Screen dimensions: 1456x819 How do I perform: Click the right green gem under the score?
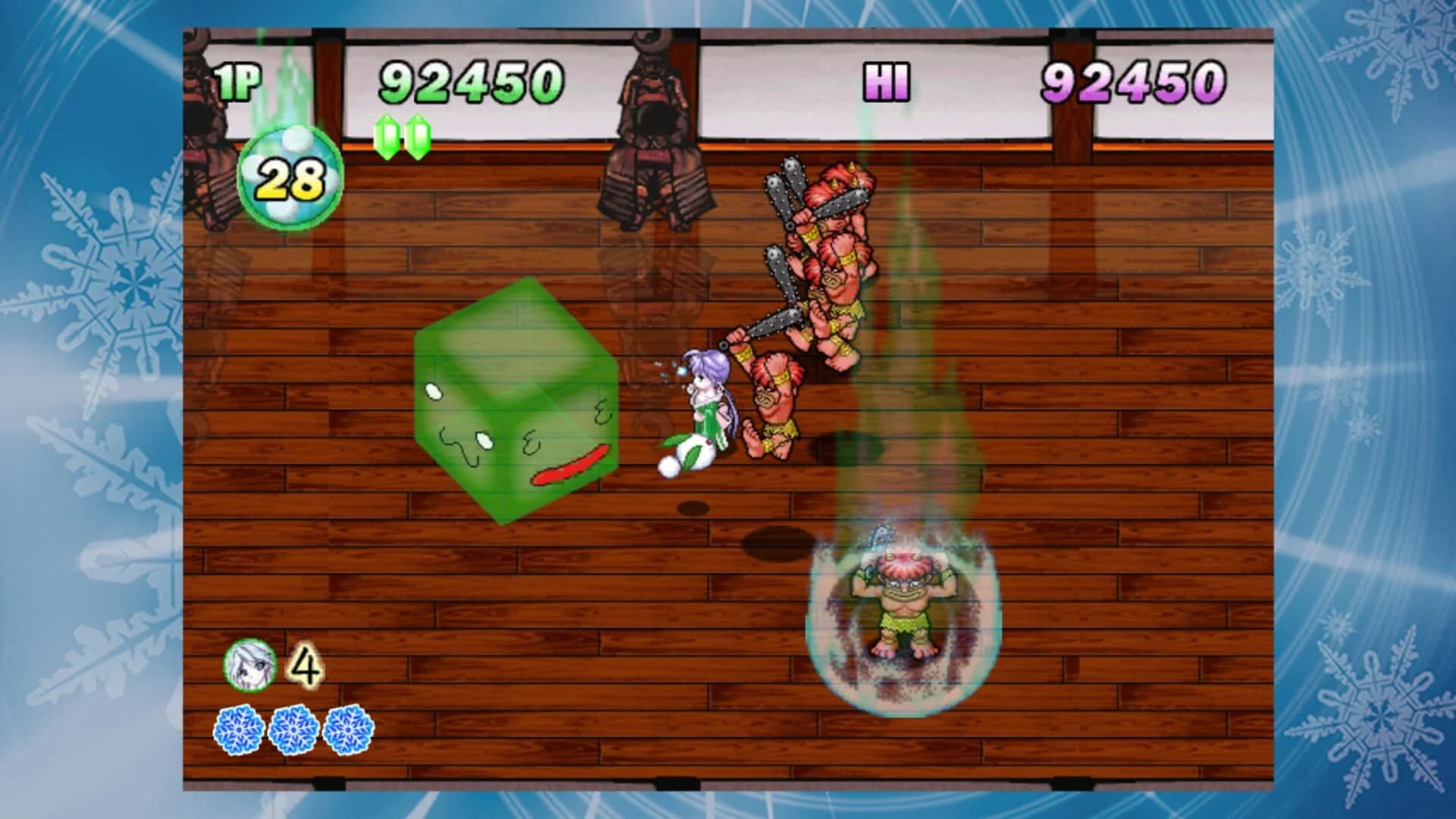point(416,139)
